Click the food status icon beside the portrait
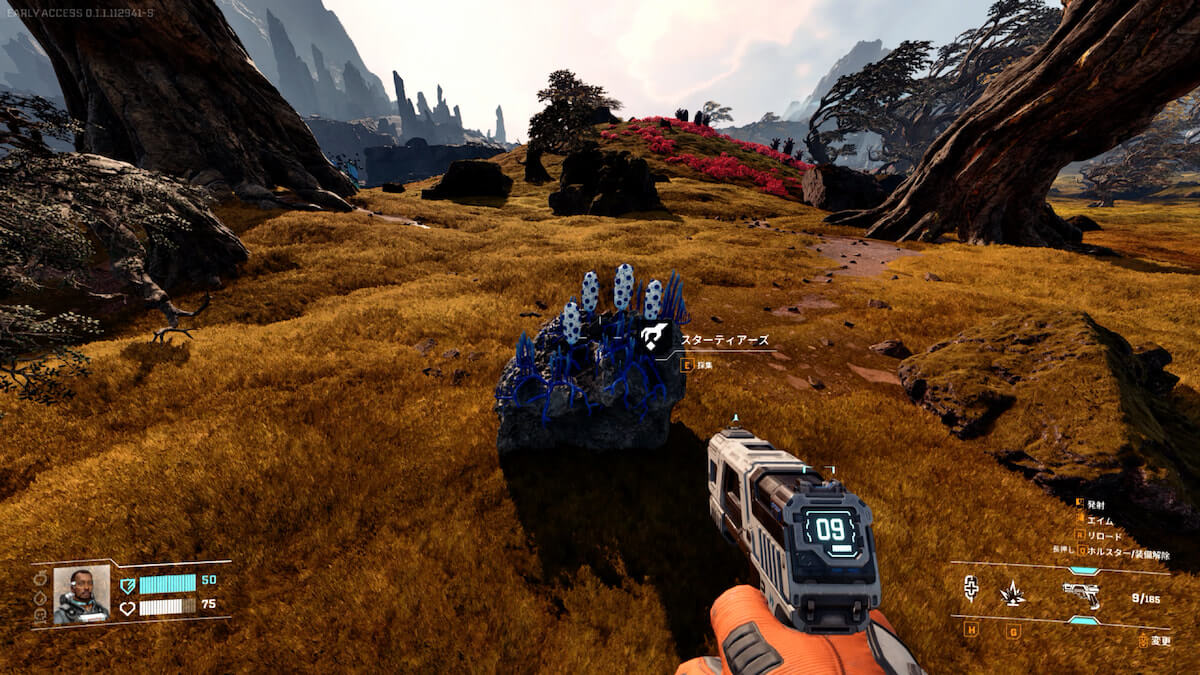The height and width of the screenshot is (675, 1200). click(x=40, y=579)
